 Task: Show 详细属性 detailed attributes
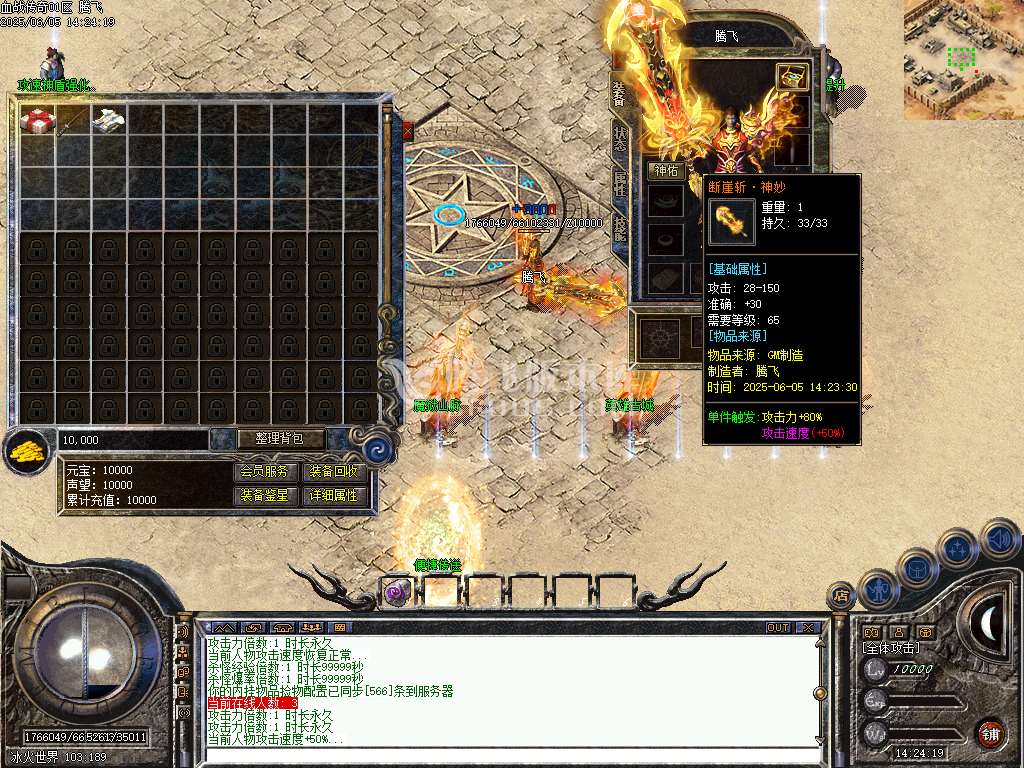[334, 495]
